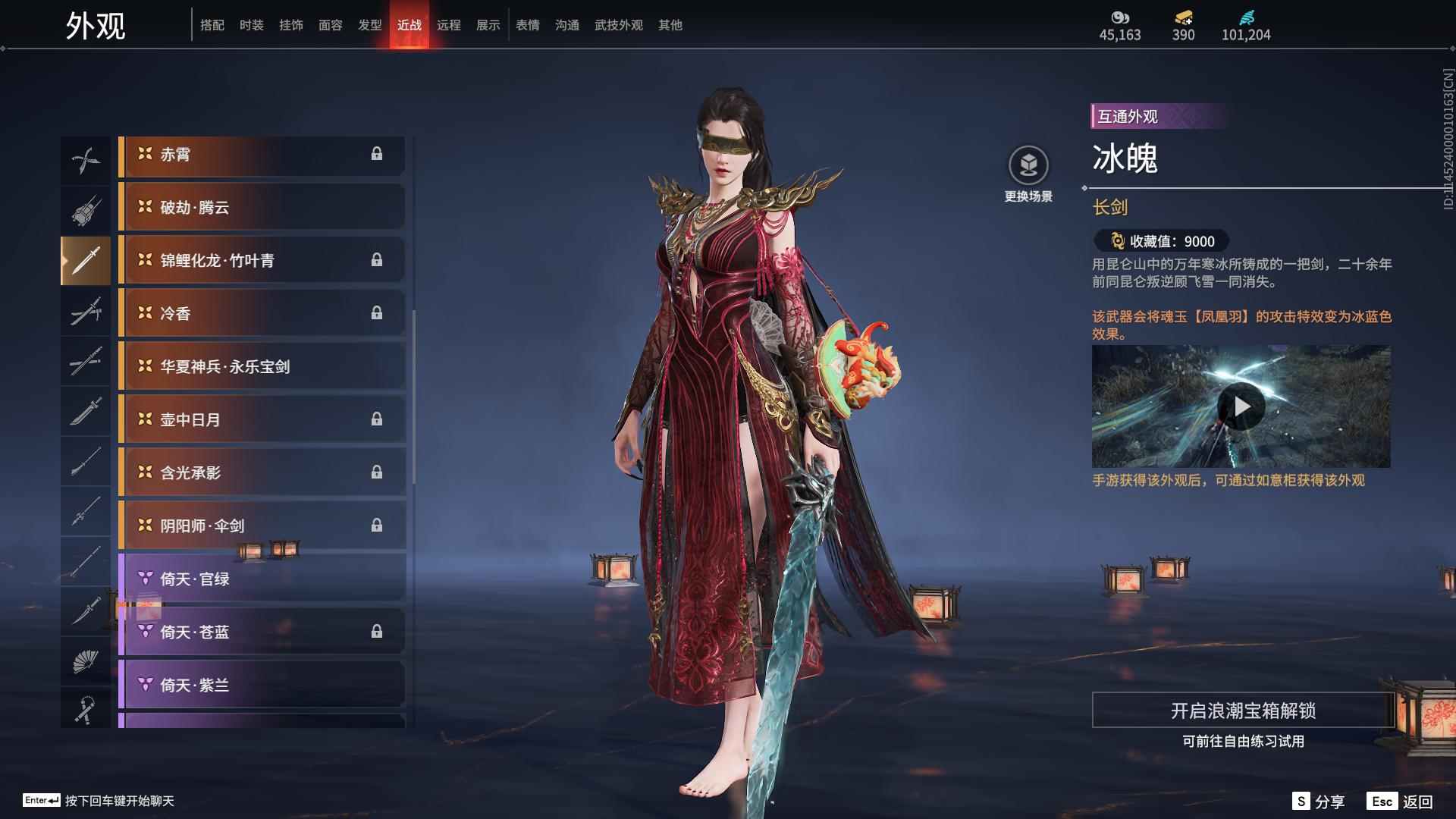Select the 含光承影 weapon skin
This screenshot has height=819, width=1456.
[x=262, y=473]
